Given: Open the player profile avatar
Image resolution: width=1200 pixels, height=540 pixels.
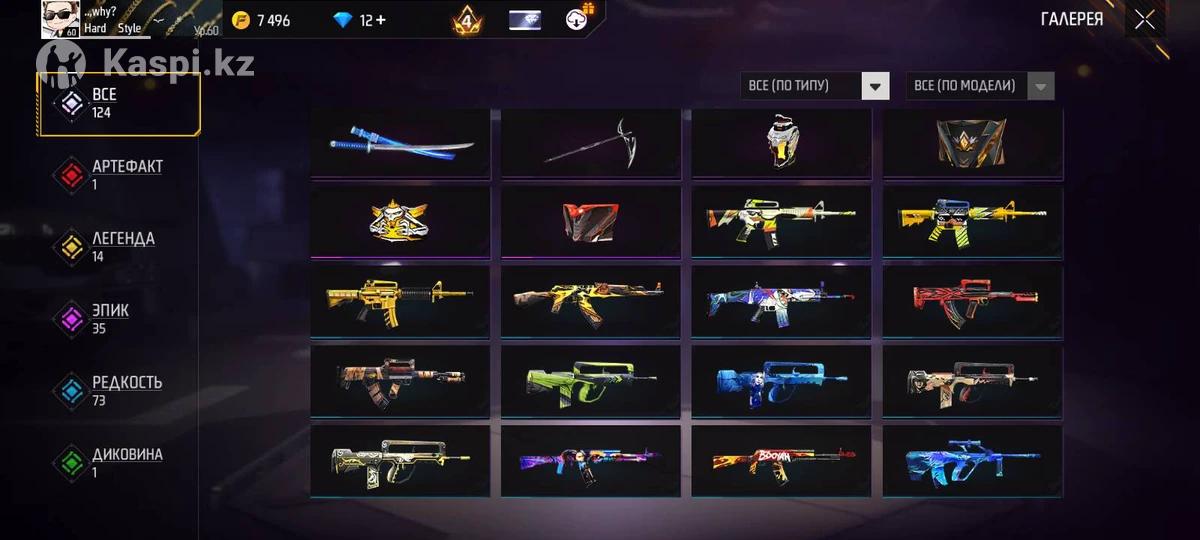Looking at the screenshot, I should point(60,20).
